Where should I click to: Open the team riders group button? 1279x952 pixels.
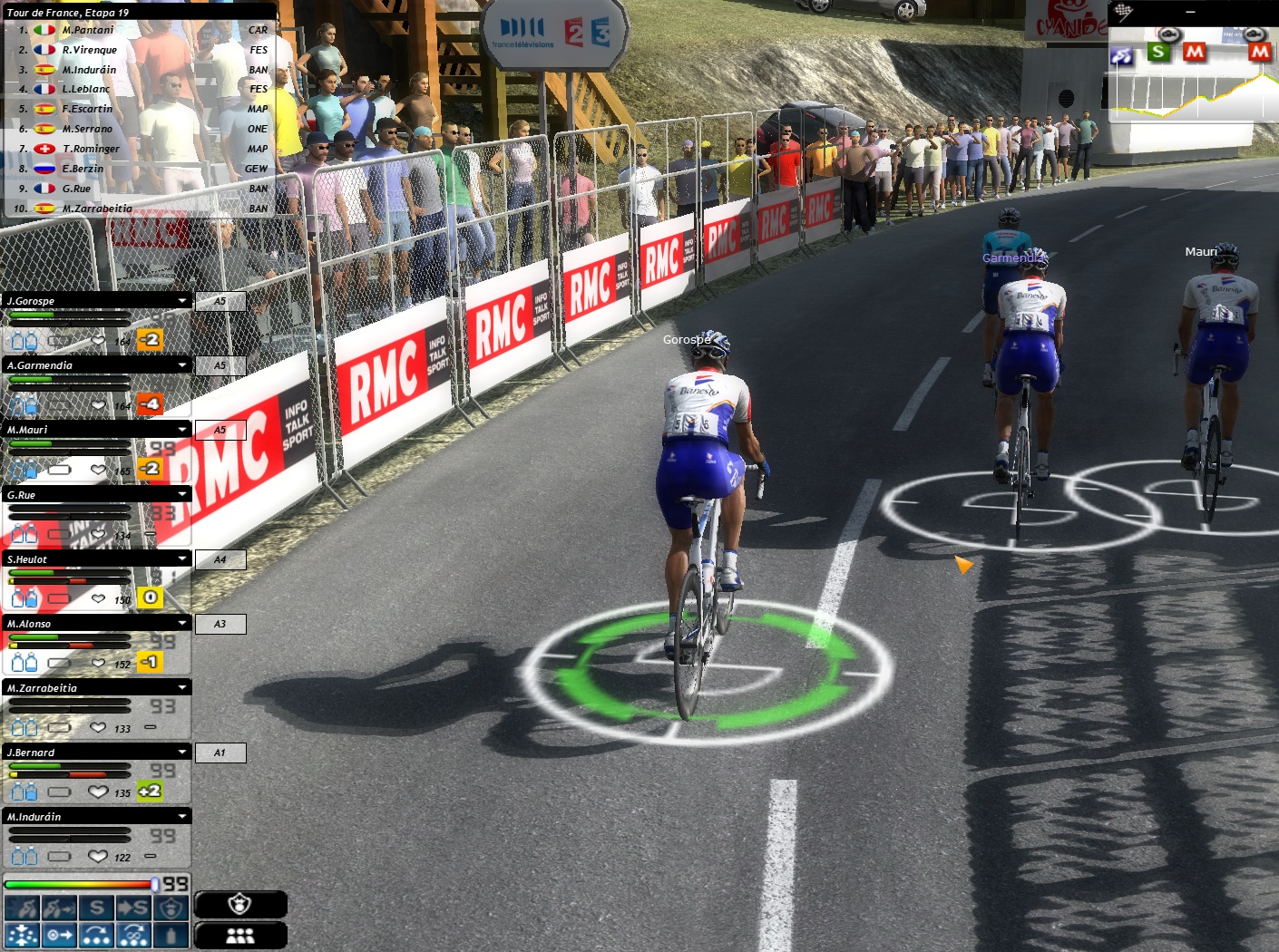click(240, 936)
